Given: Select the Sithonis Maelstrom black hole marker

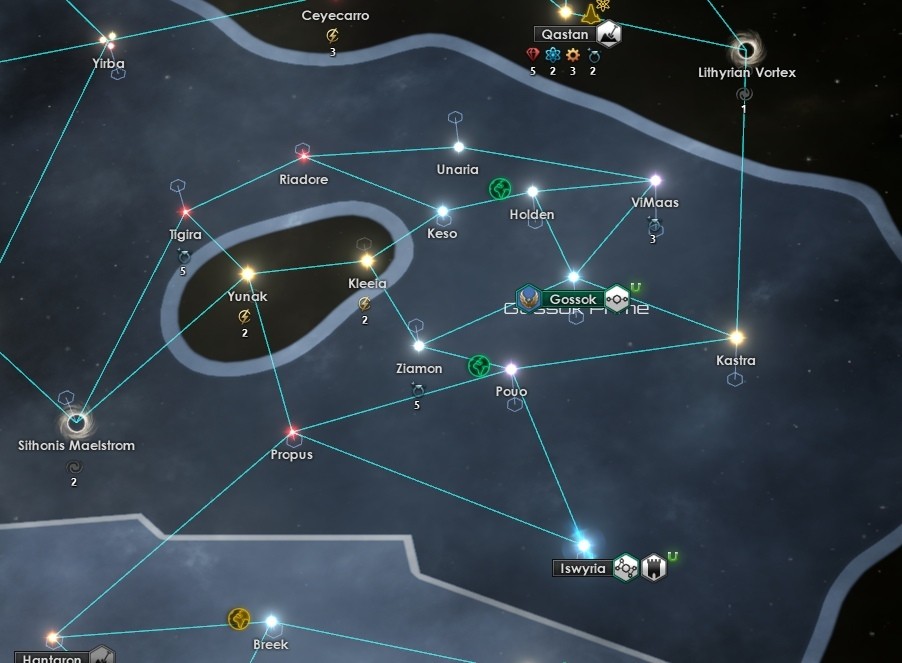Looking at the screenshot, I should pos(75,421).
